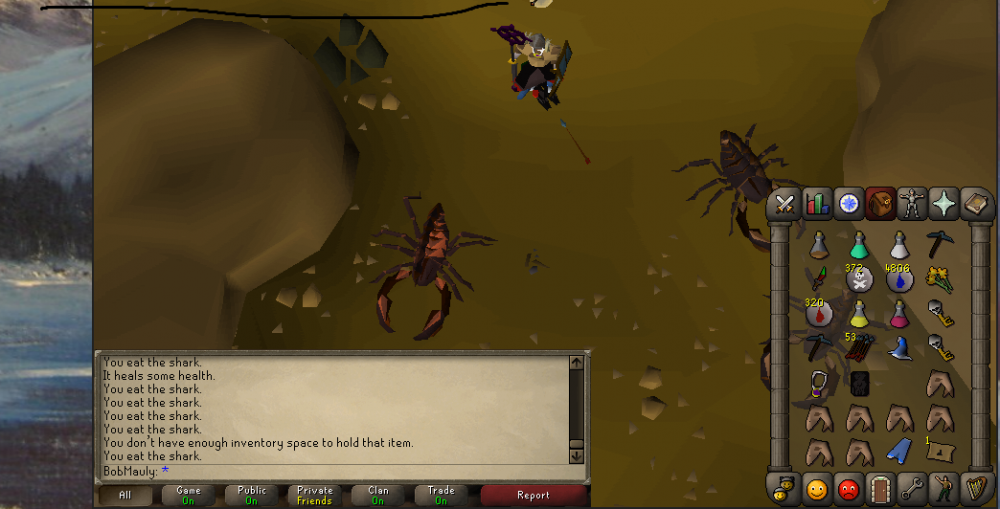Click the chat scroll-up arrow
This screenshot has width=1000, height=509.
(x=576, y=361)
